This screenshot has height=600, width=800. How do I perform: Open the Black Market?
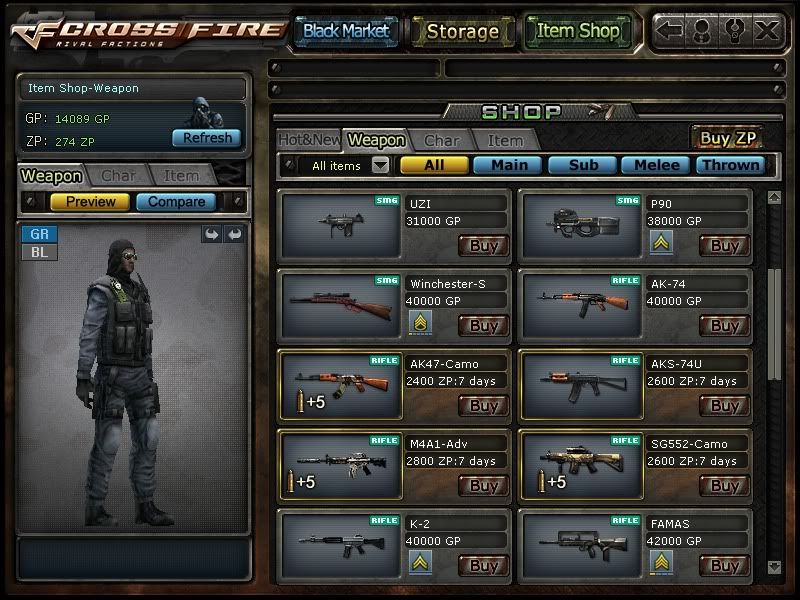coord(346,31)
